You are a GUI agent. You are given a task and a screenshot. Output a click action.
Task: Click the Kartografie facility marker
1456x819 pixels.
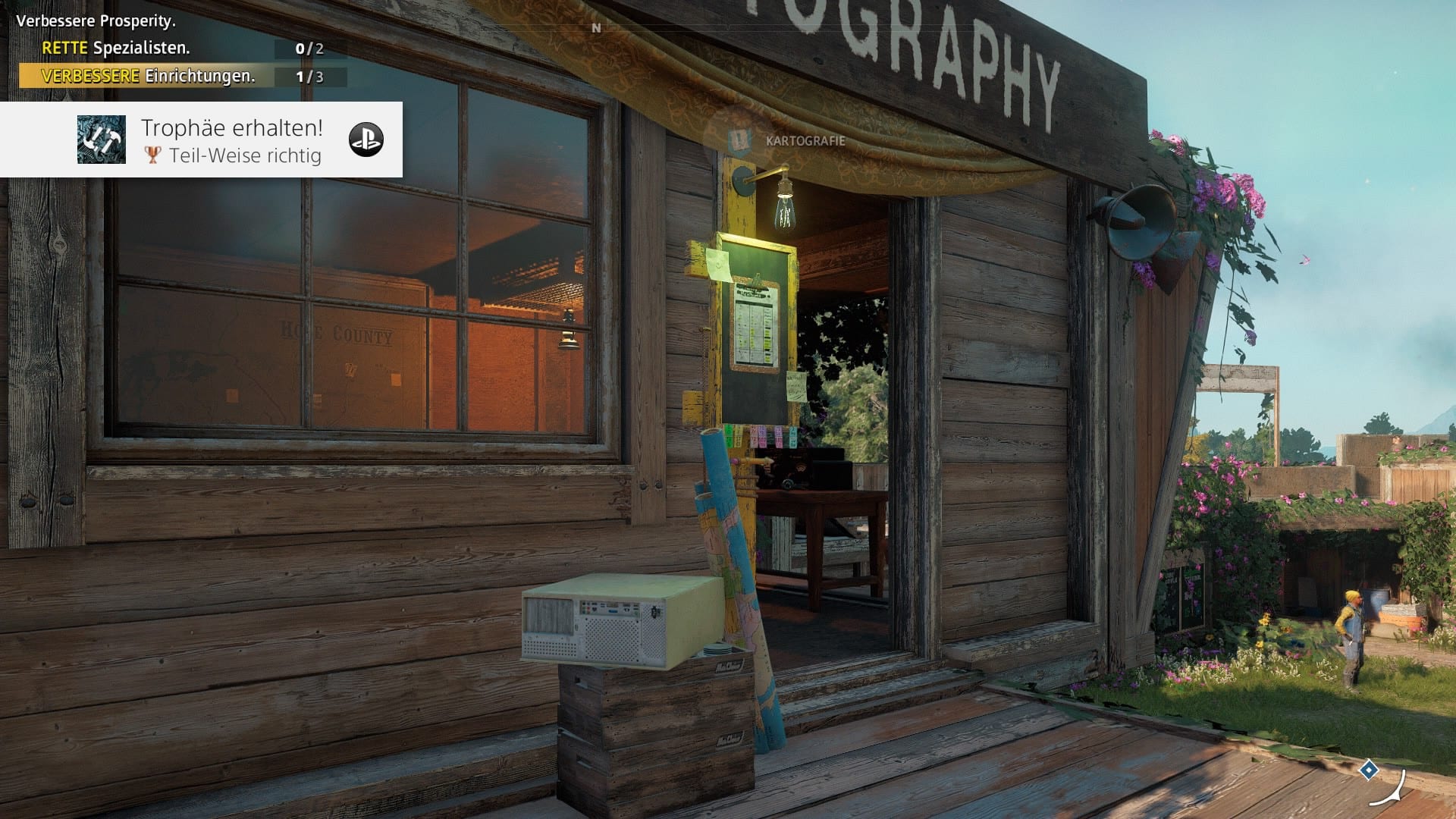(x=739, y=140)
